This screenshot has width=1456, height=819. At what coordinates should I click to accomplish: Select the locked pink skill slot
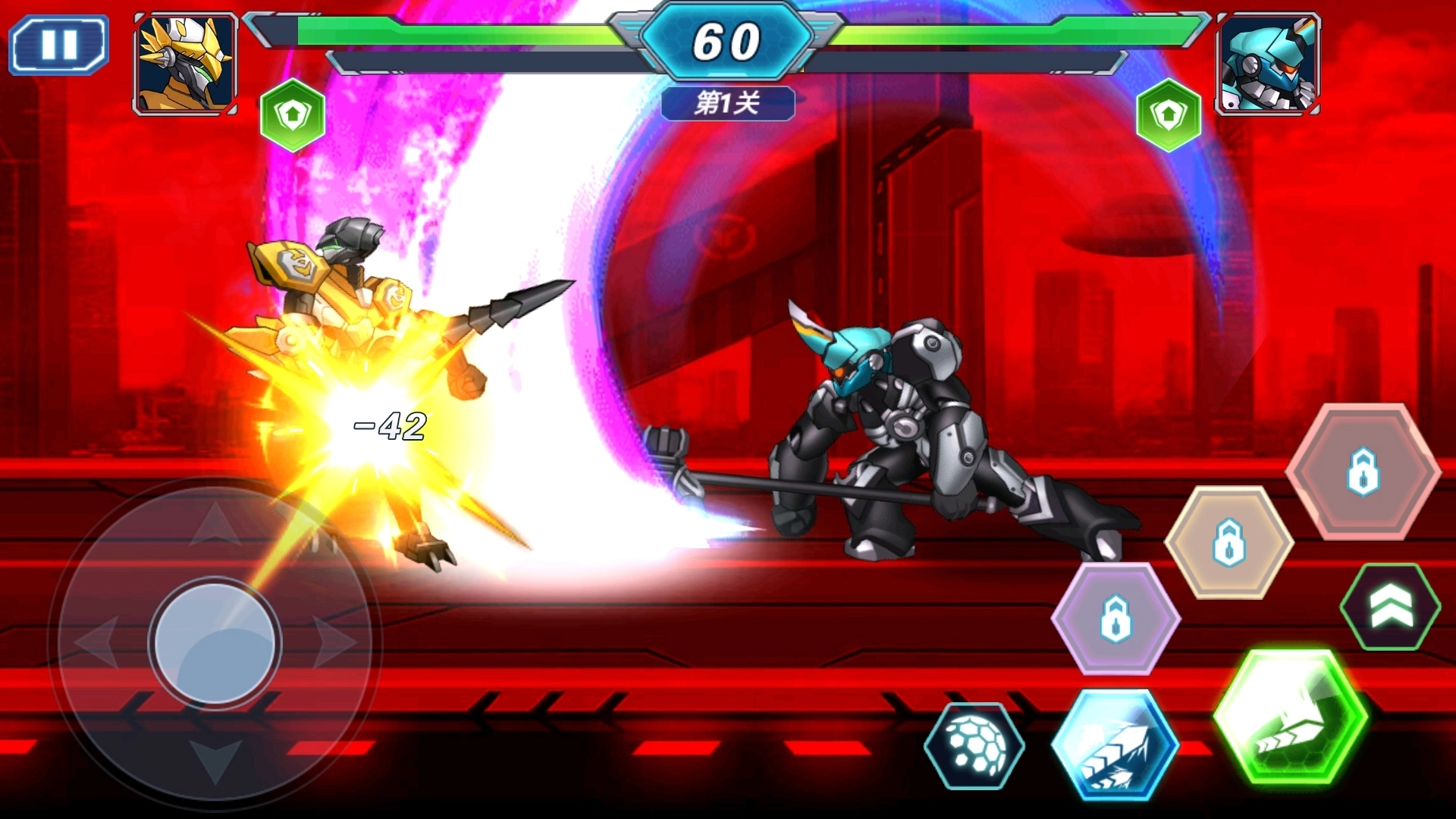point(1363,472)
